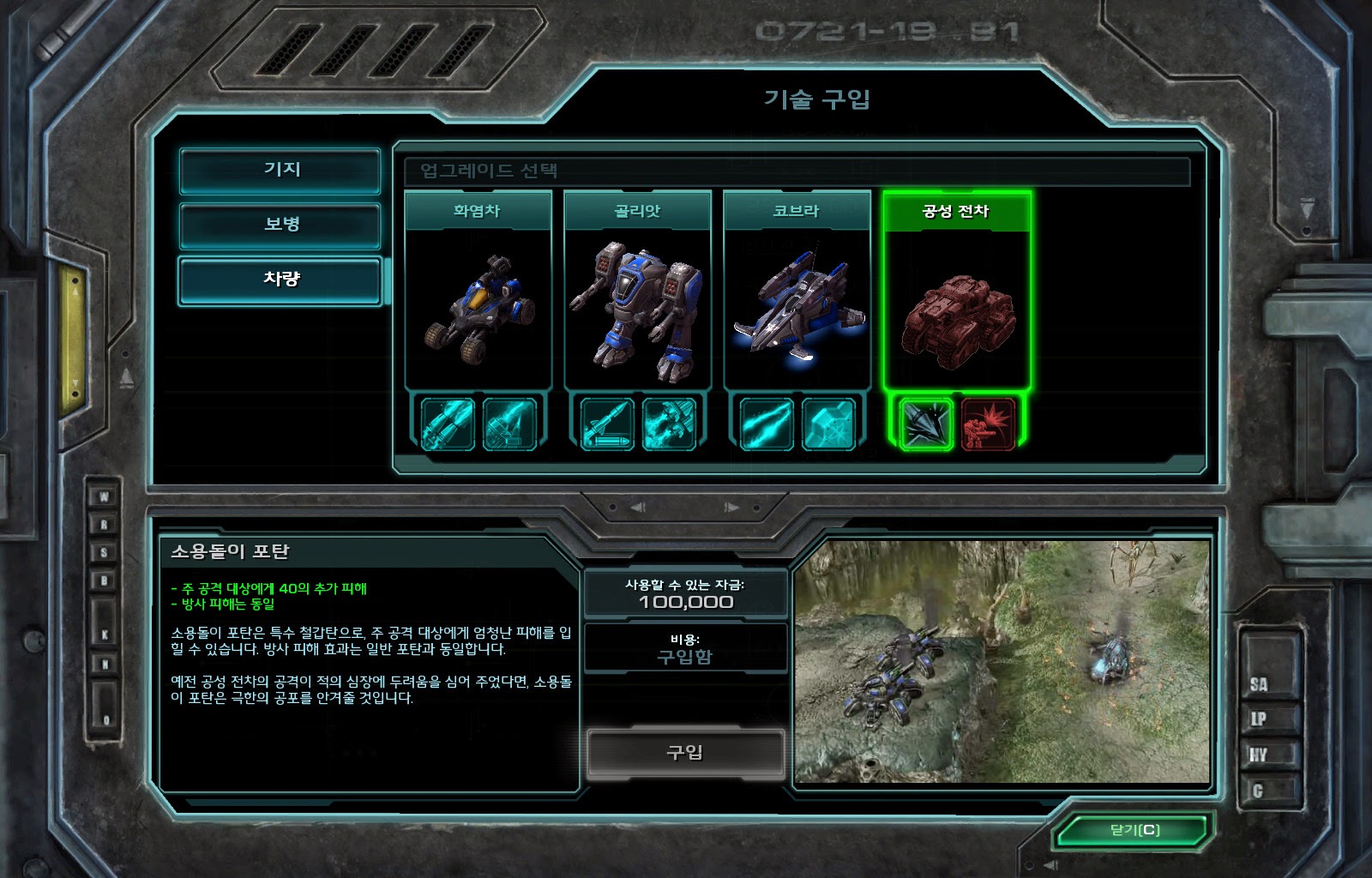Switch to the 기지 category tab
Screen dimensions: 1372x878
(280, 170)
